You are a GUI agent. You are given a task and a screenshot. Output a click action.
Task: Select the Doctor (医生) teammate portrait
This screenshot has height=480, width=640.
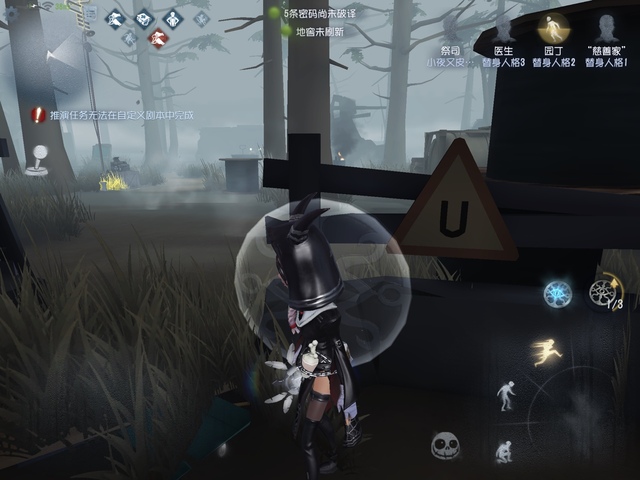[503, 28]
